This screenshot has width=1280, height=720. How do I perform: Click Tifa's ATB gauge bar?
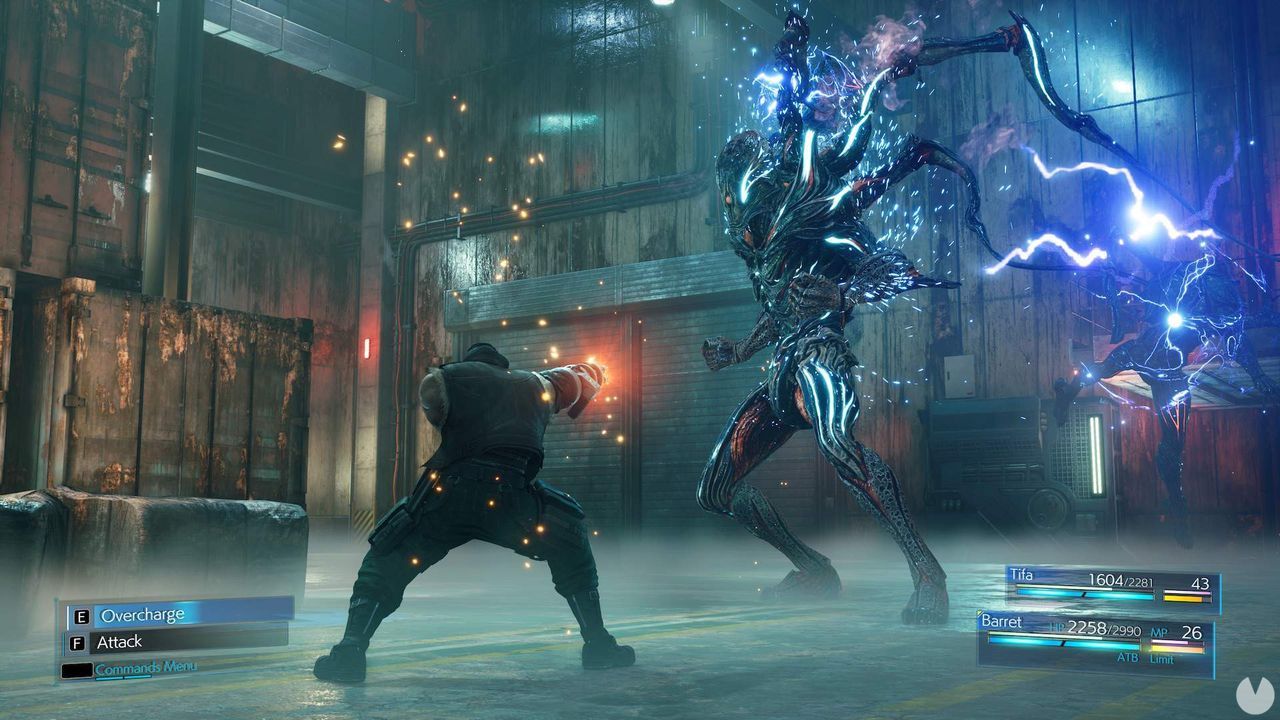pos(1085,595)
